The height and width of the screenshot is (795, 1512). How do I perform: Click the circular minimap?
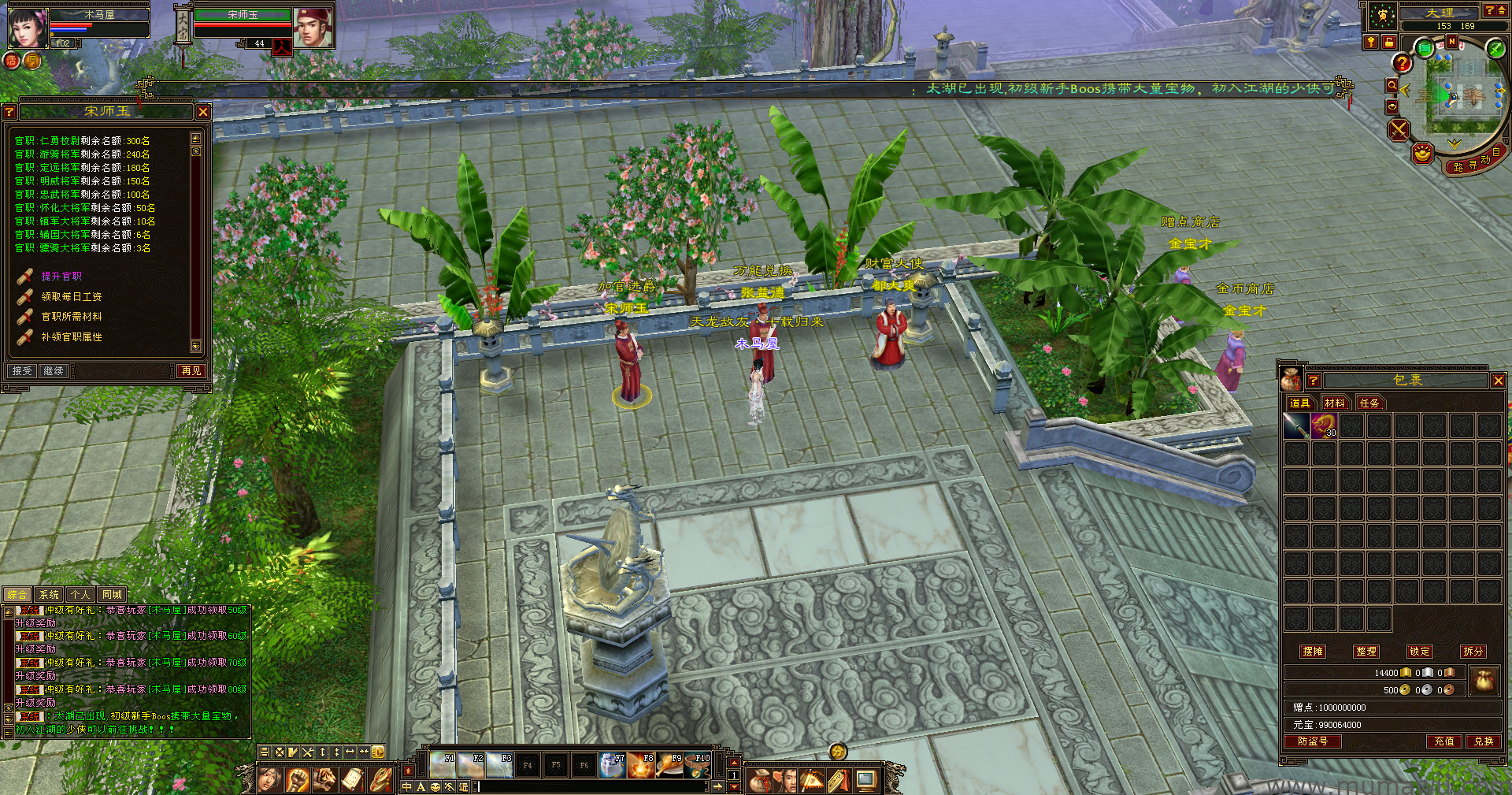[1453, 98]
